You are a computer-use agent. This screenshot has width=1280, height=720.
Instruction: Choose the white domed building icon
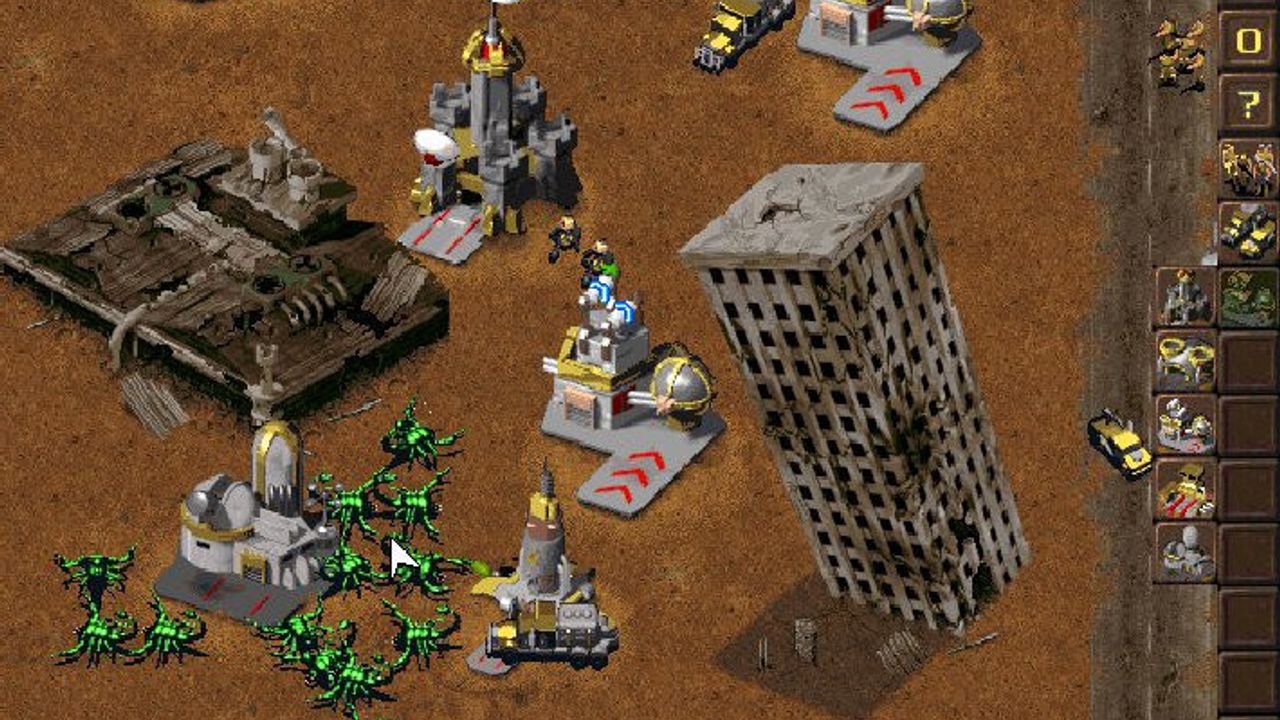click(1185, 552)
